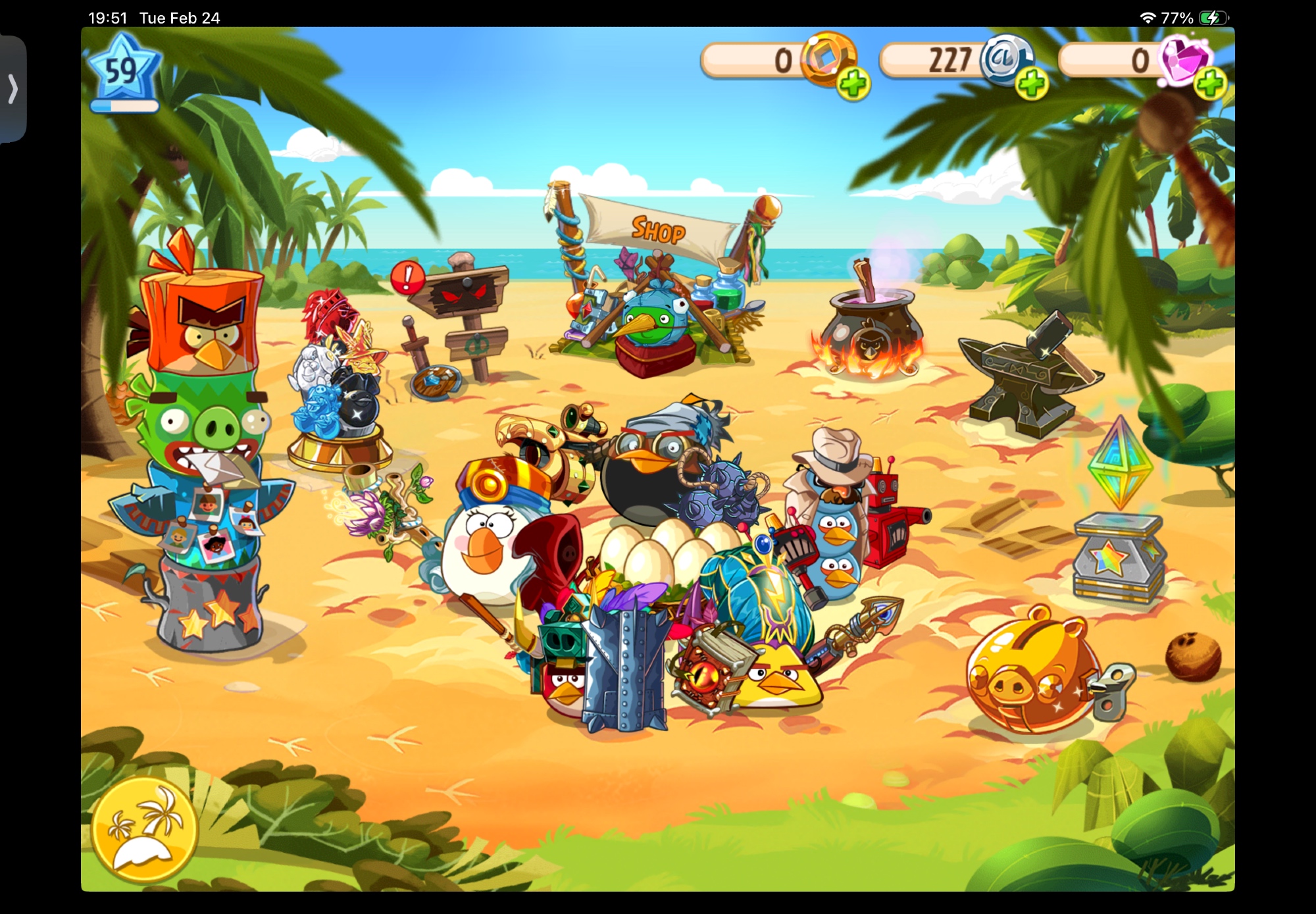Add lucky coin gems with the plus button

1211,85
